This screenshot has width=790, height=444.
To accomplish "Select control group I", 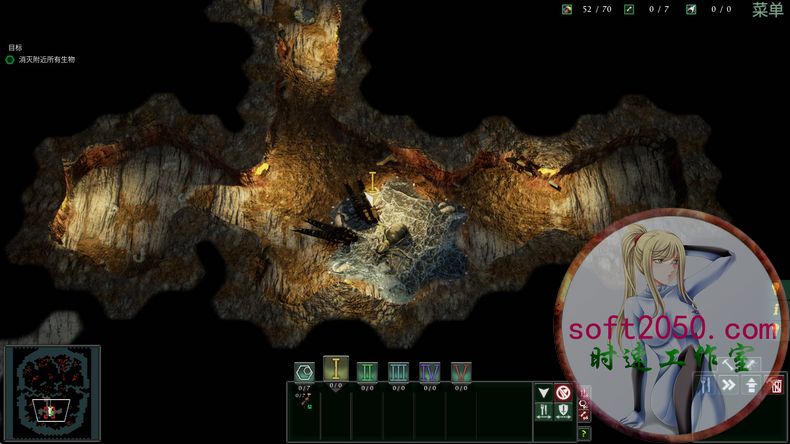I will (336, 370).
